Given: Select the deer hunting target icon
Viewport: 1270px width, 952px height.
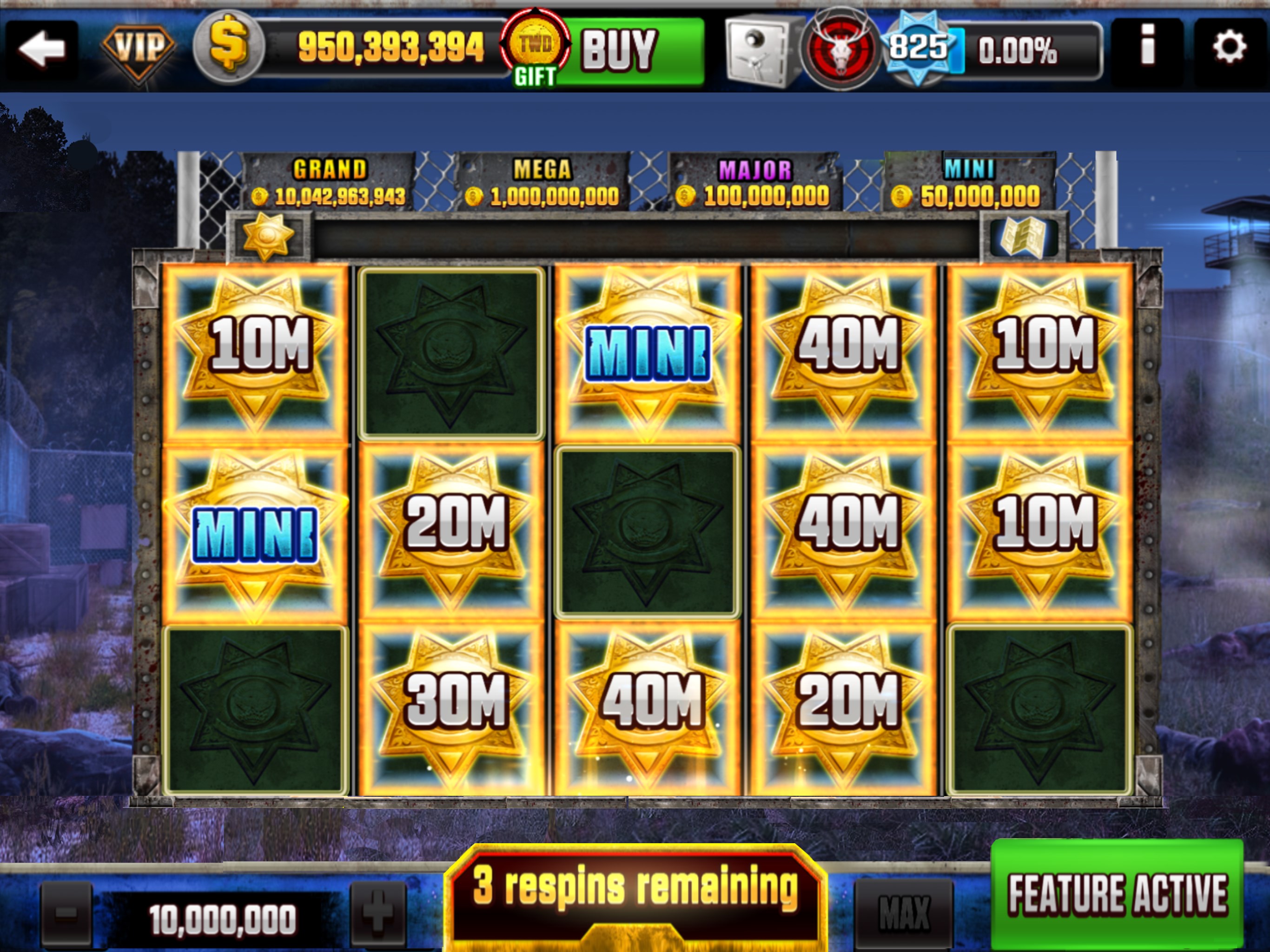Looking at the screenshot, I should click(842, 49).
